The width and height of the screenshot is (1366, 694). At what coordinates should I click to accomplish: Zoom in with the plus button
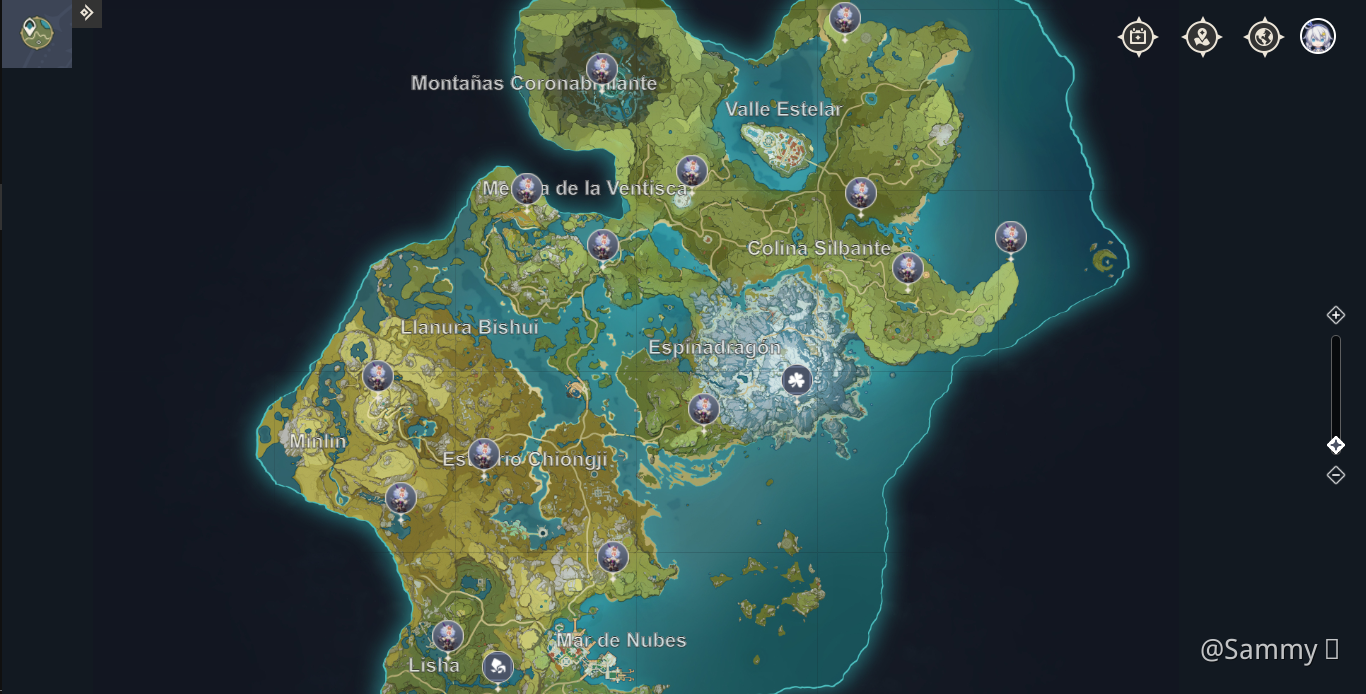tap(1336, 315)
